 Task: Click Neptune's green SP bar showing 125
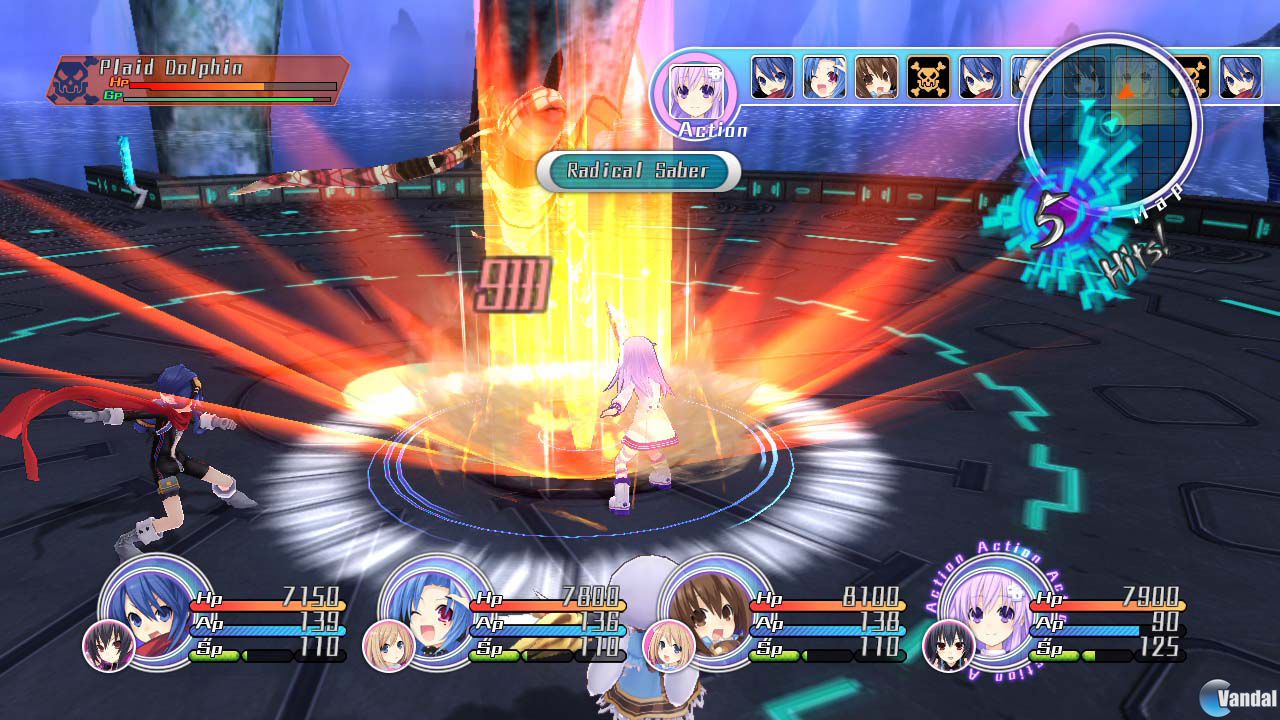pos(1055,655)
